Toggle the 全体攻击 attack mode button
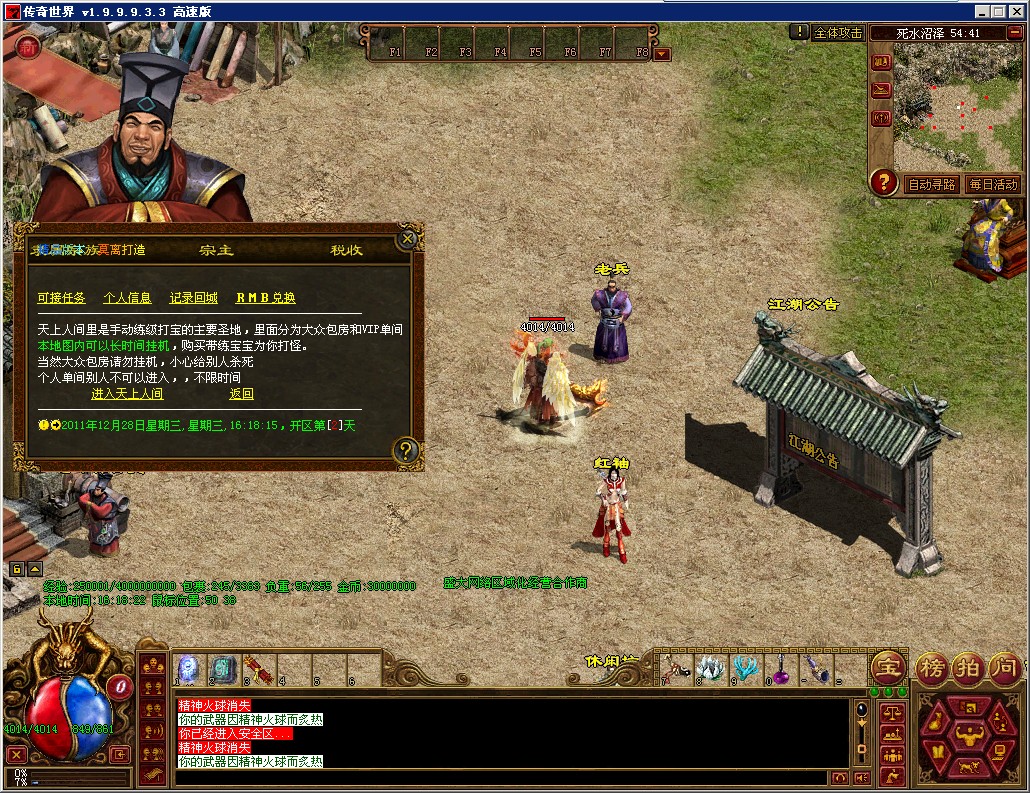The width and height of the screenshot is (1030, 793). [x=838, y=32]
